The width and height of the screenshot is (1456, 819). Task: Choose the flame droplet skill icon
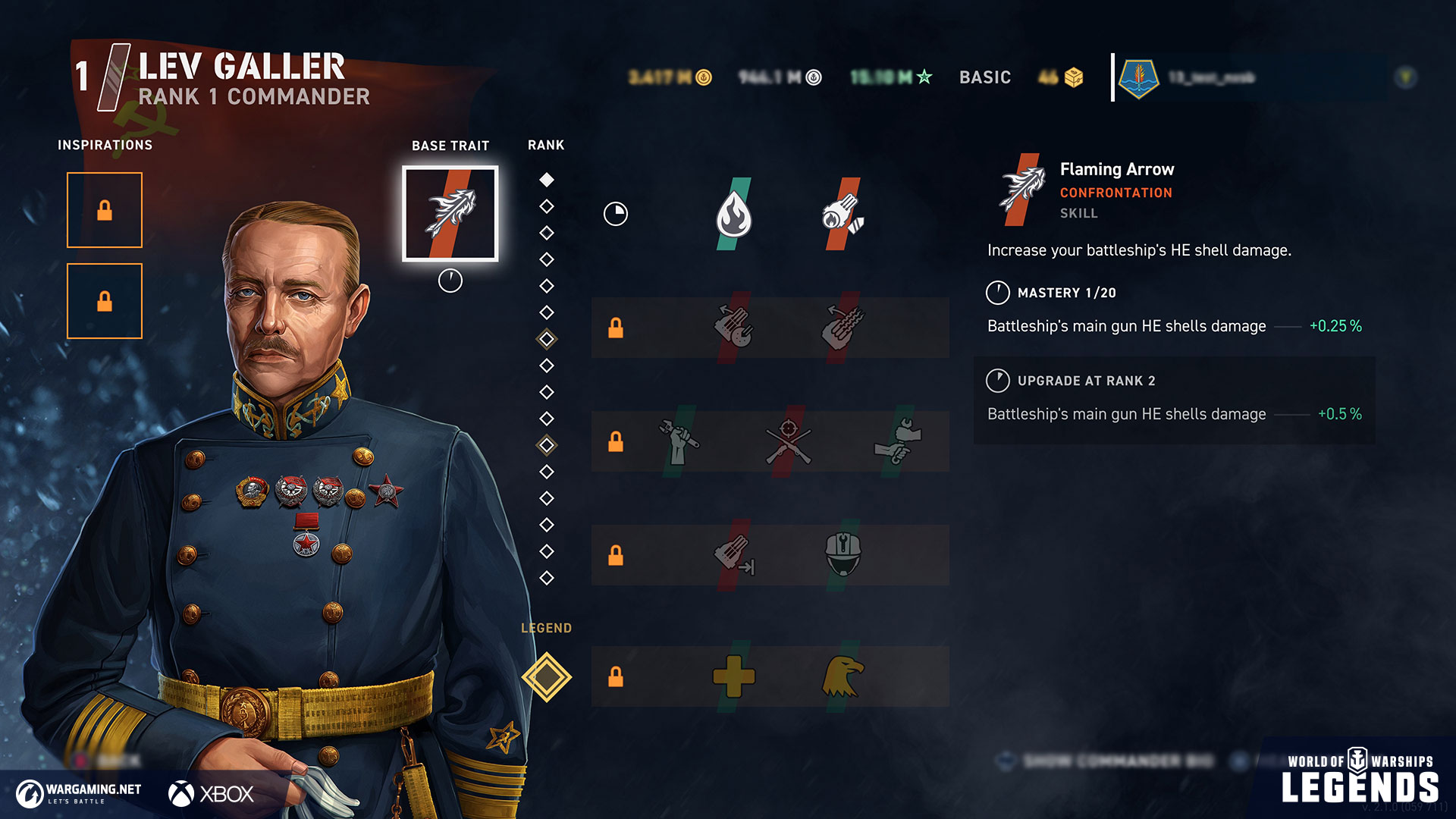(733, 214)
